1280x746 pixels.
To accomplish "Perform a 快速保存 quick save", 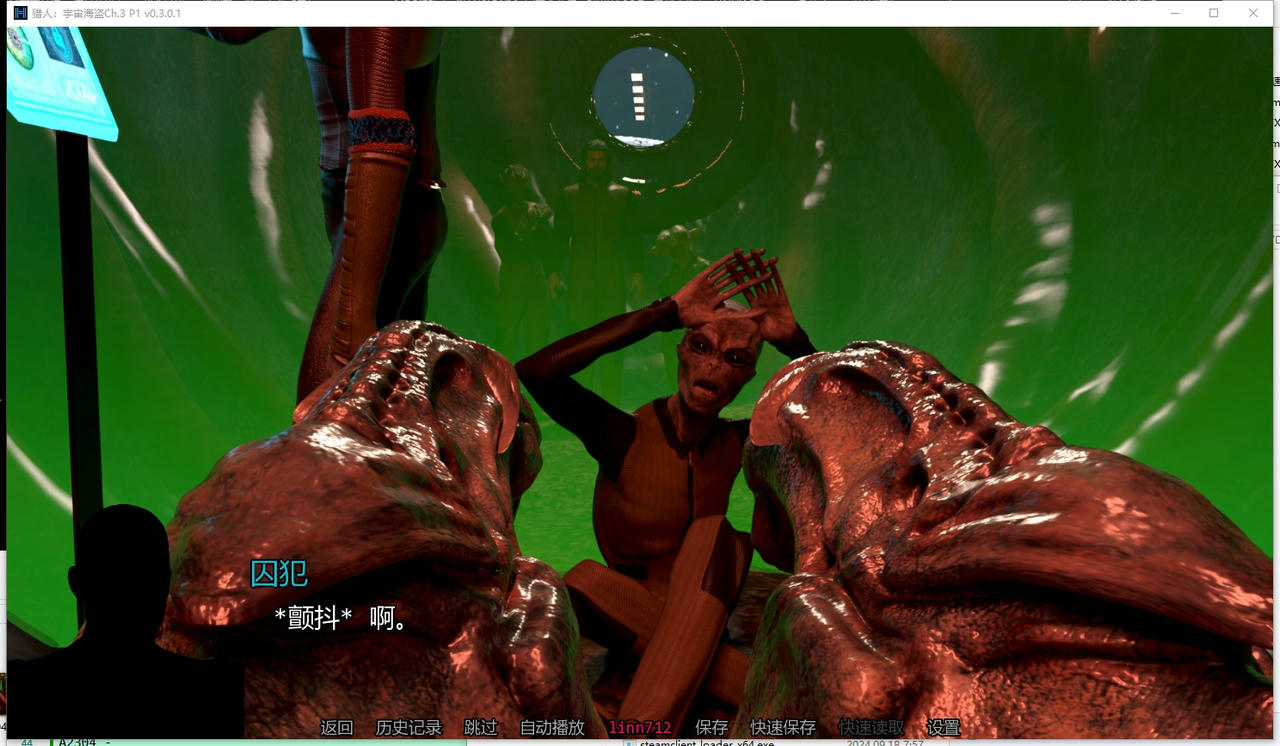I will pos(781,728).
